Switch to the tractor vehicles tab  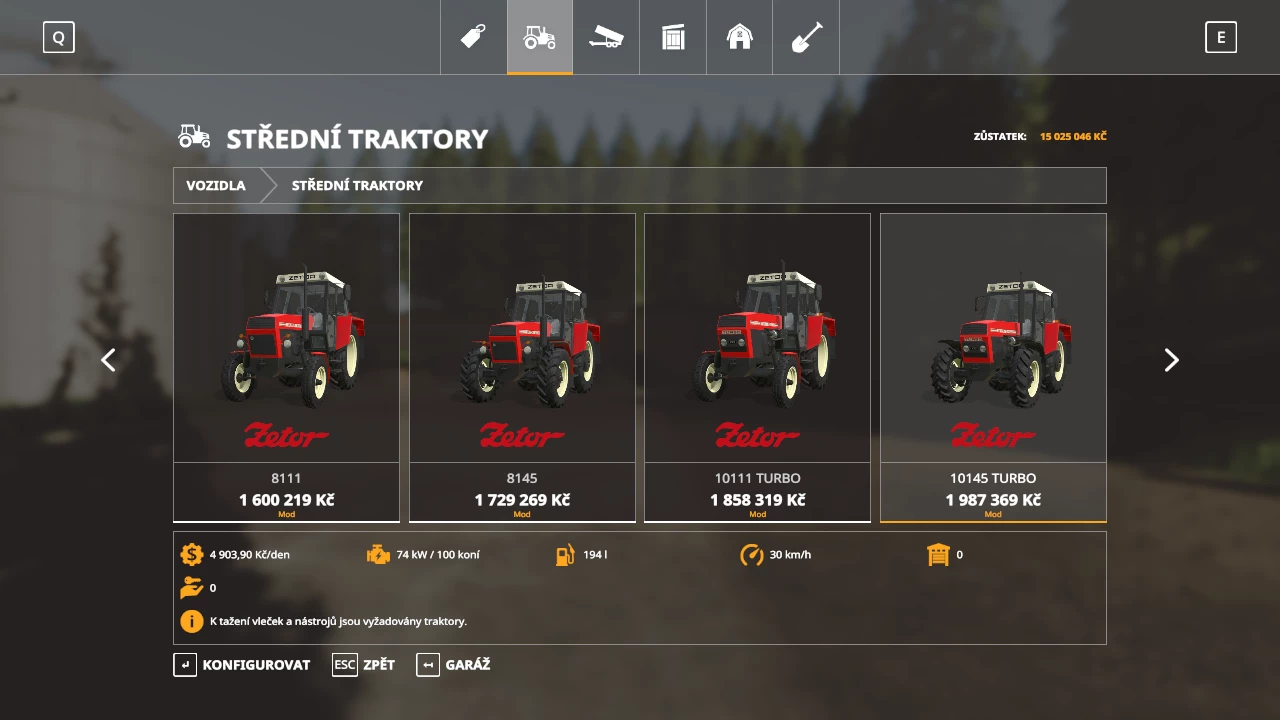[x=540, y=37]
